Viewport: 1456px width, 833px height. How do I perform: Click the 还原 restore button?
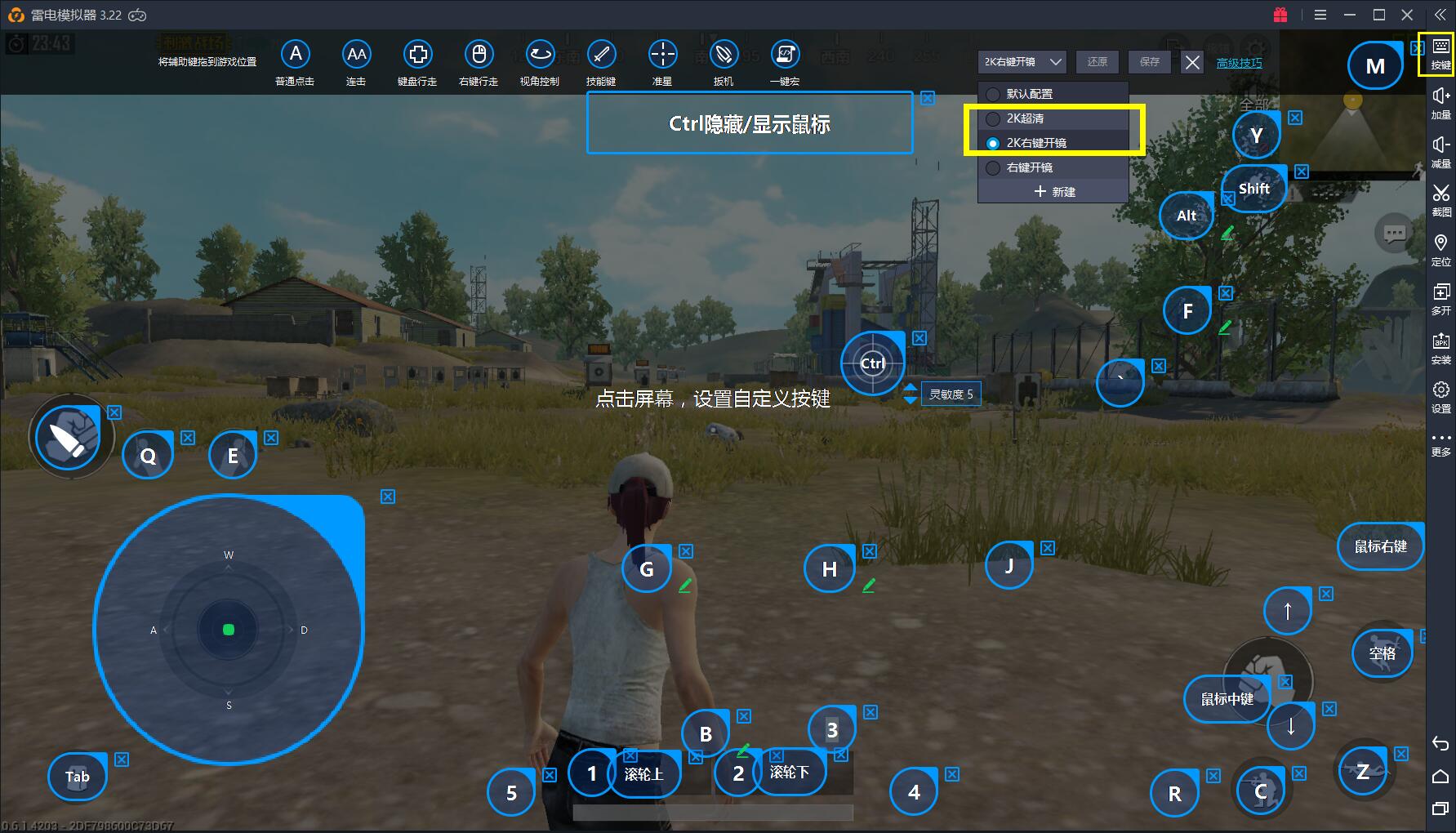pyautogui.click(x=1098, y=62)
